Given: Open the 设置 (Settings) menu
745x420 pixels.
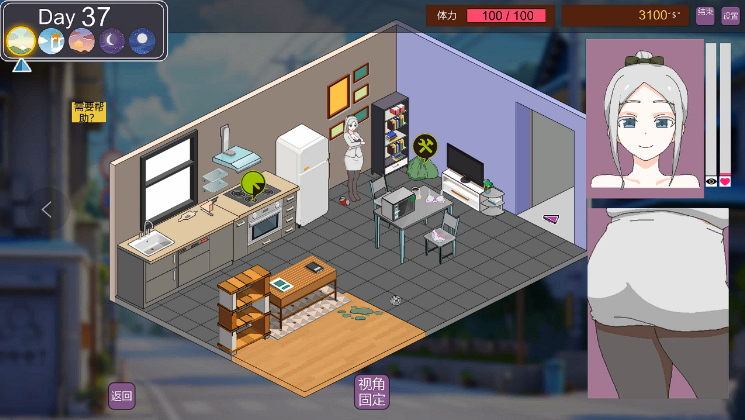Looking at the screenshot, I should (731, 15).
